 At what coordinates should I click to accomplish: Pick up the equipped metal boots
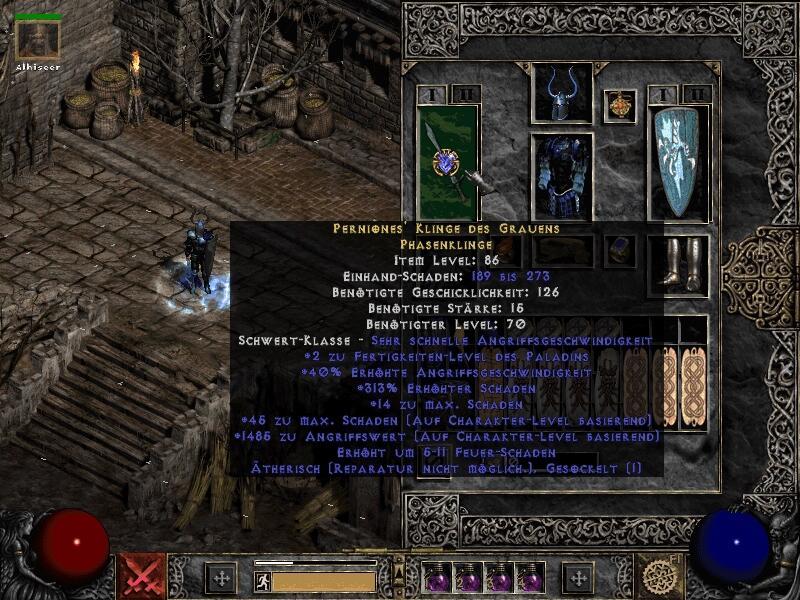tap(679, 264)
